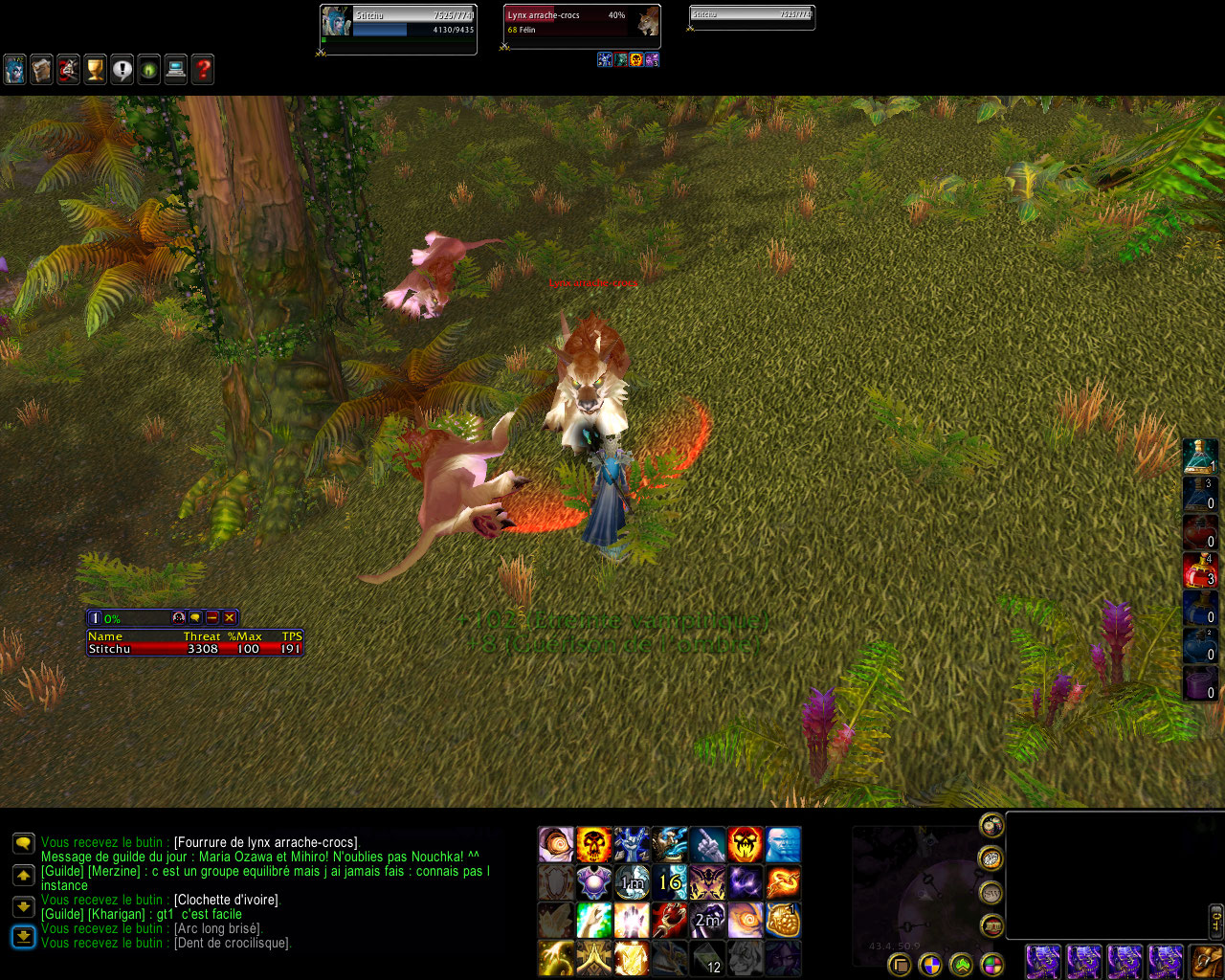Close the threat meter window
This screenshot has height=980, width=1225.
pyautogui.click(x=230, y=618)
